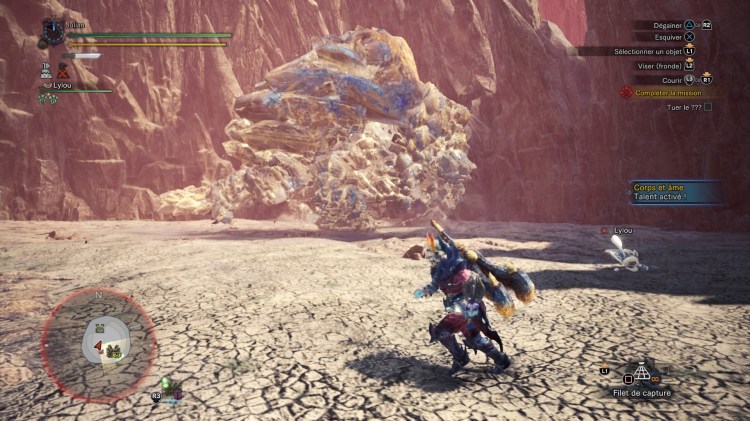Image resolution: width=750 pixels, height=421 pixels.
Task: Click the Lyiou name tag above palico
Action: click(x=622, y=231)
